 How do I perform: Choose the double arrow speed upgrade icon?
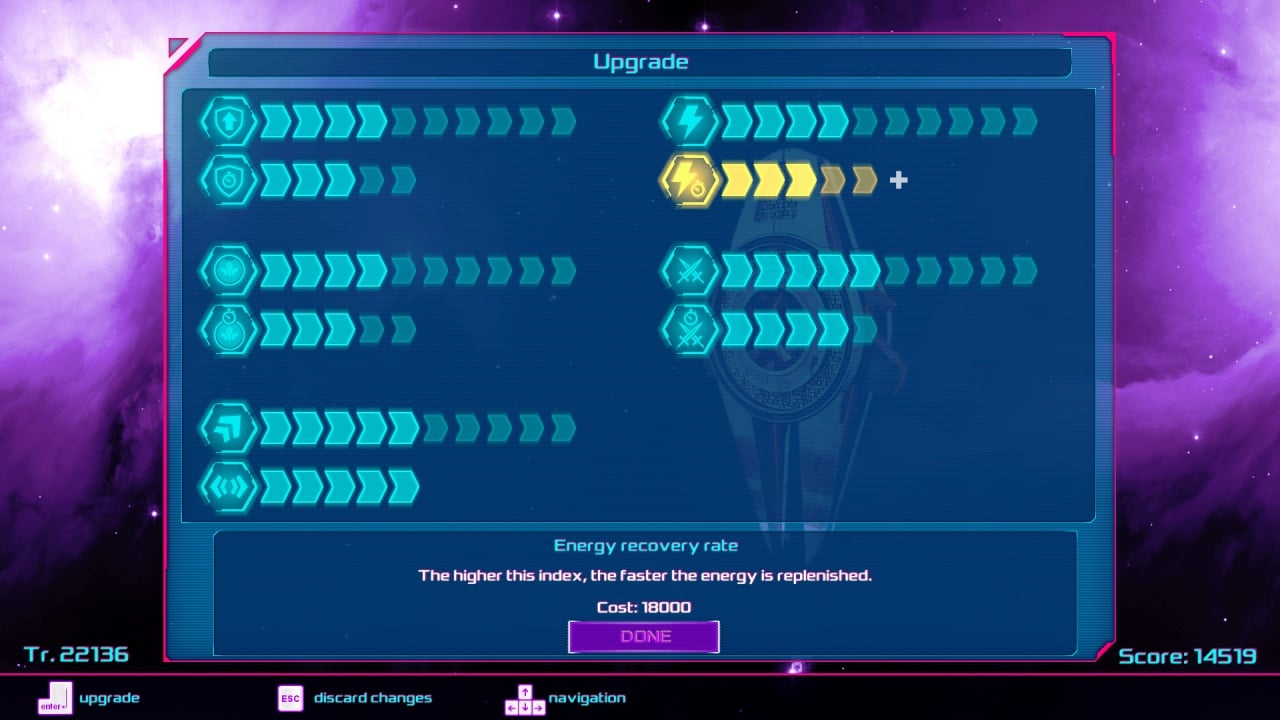pos(228,428)
